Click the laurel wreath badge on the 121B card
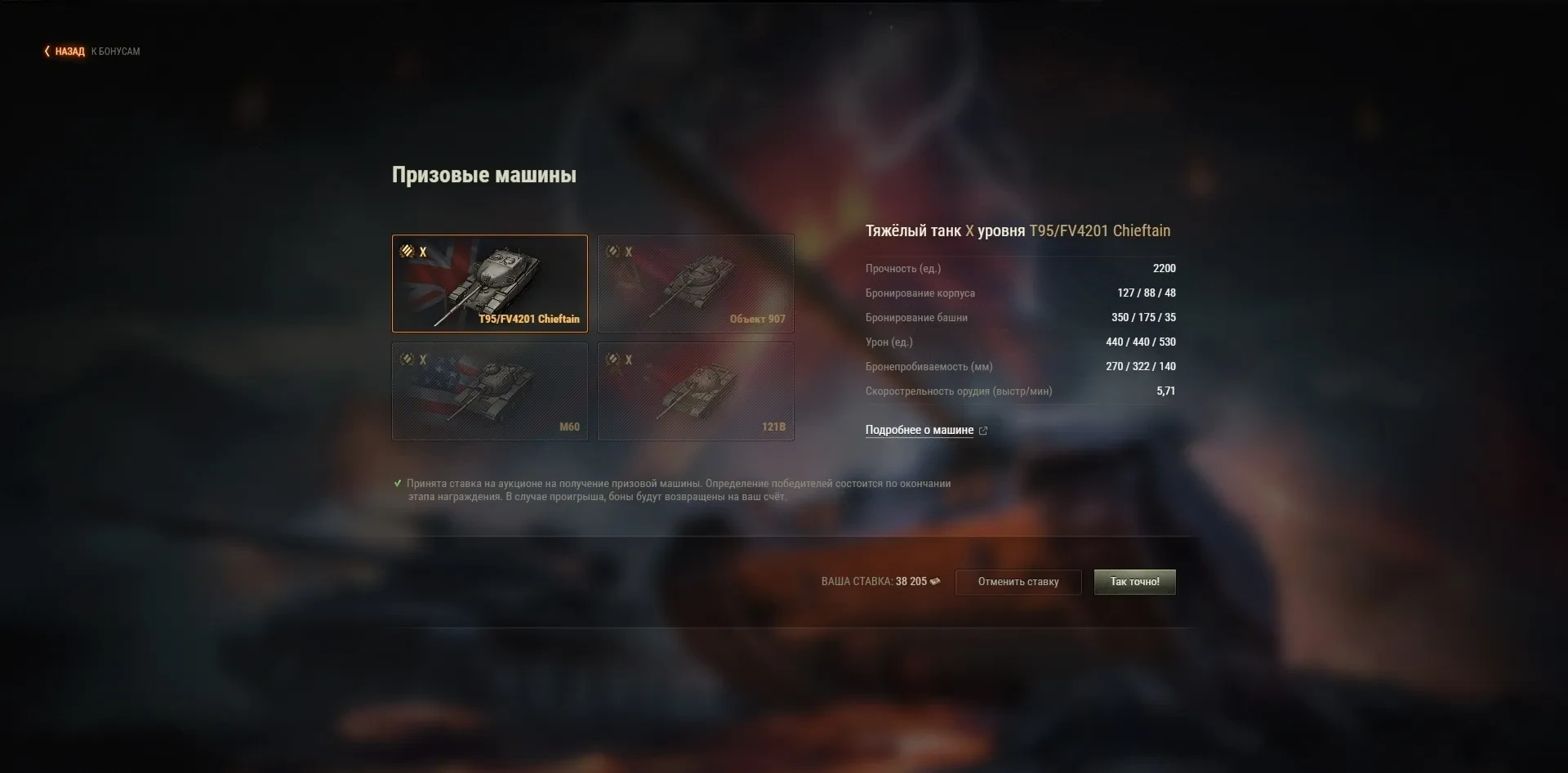This screenshot has width=1568, height=773. [611, 360]
